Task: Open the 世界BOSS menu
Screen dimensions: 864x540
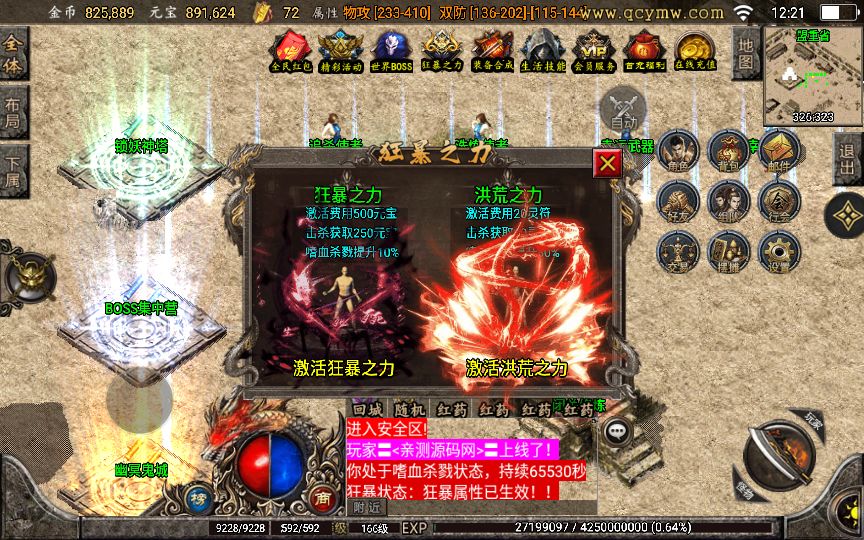Action: (391, 49)
